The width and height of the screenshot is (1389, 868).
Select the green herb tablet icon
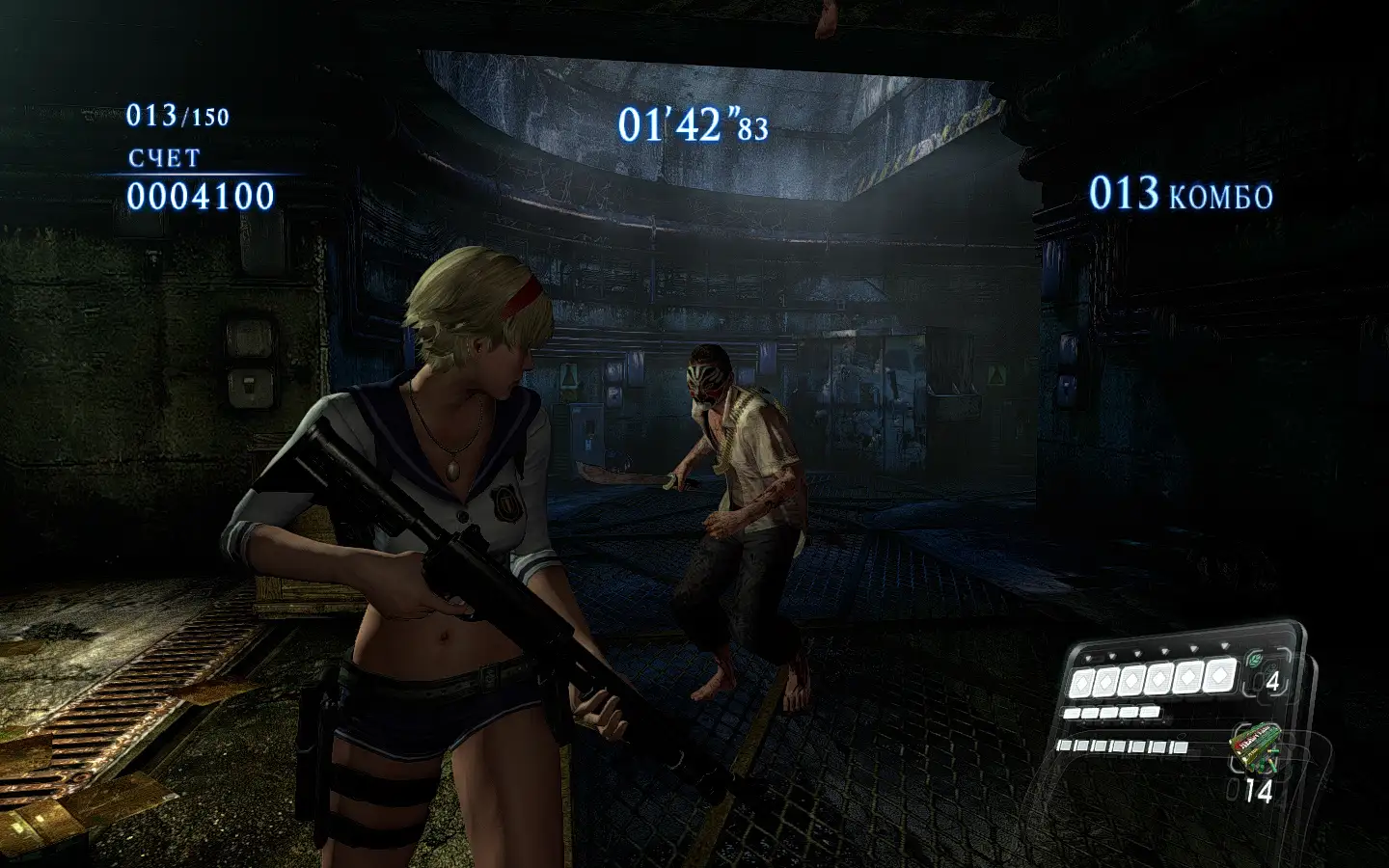1255,661
